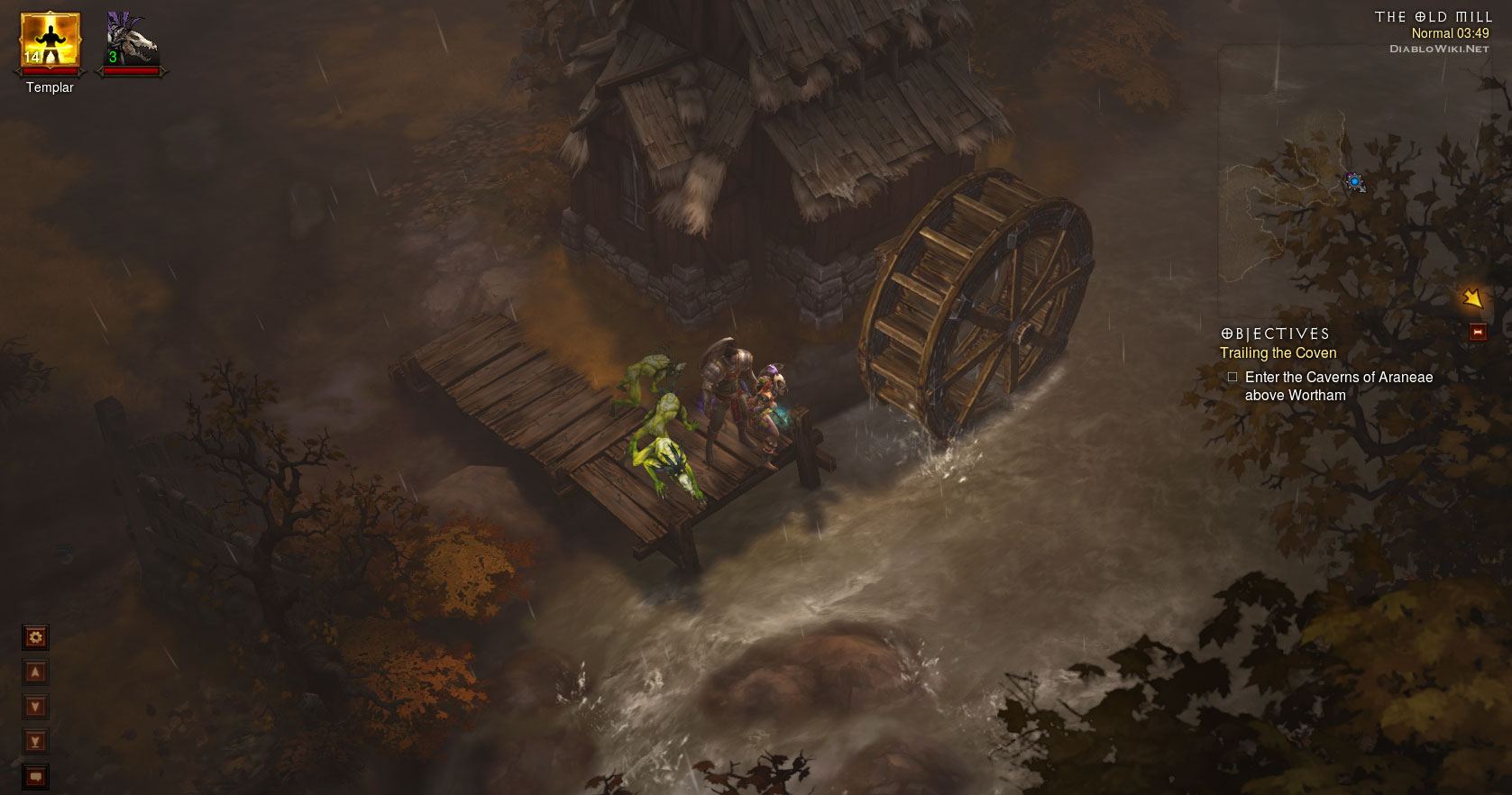Screen dimensions: 1512x795
Task: Click the Caverns of Araneae objective
Action: click(x=1338, y=386)
